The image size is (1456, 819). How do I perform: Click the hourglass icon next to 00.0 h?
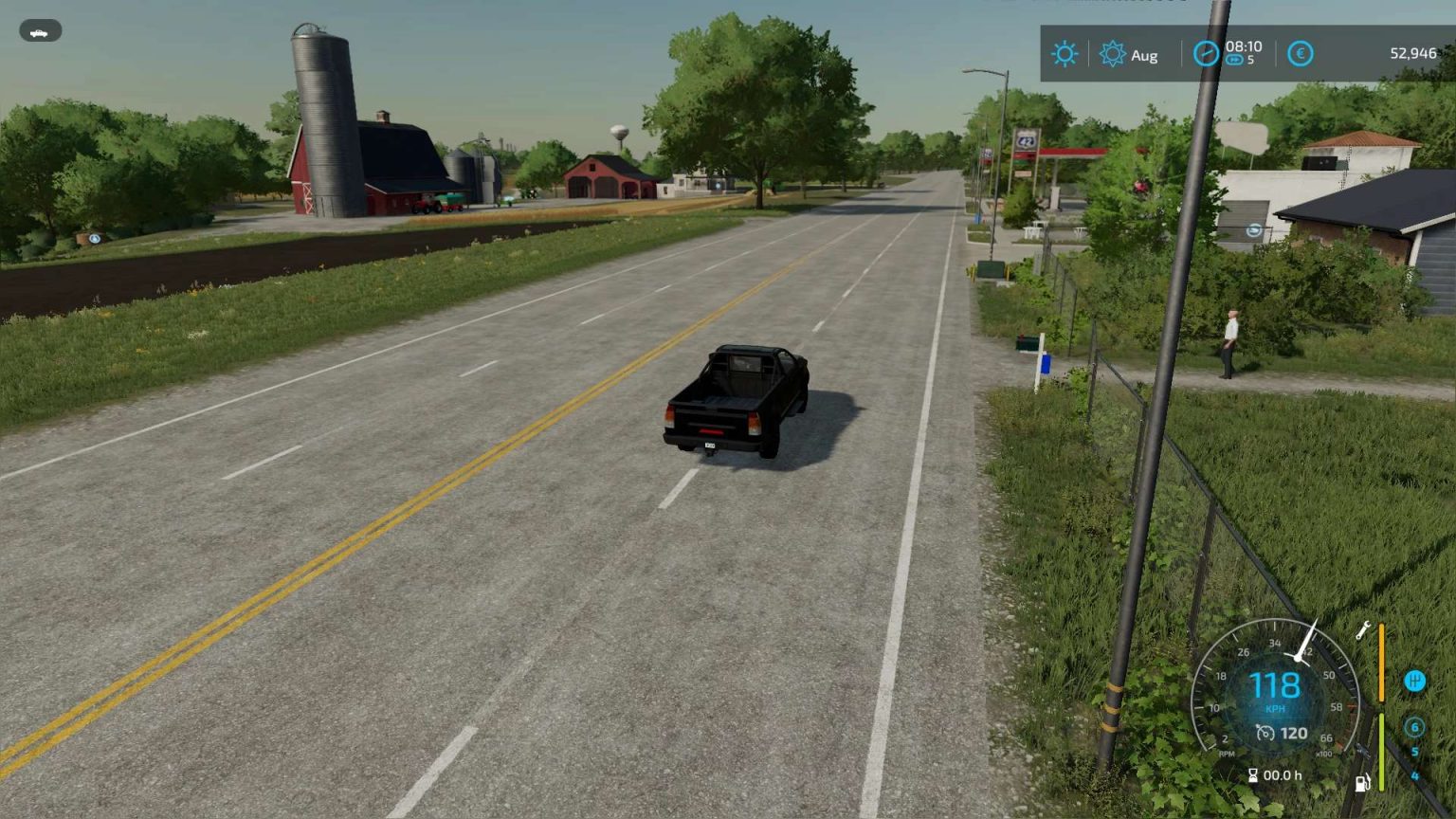click(1253, 774)
